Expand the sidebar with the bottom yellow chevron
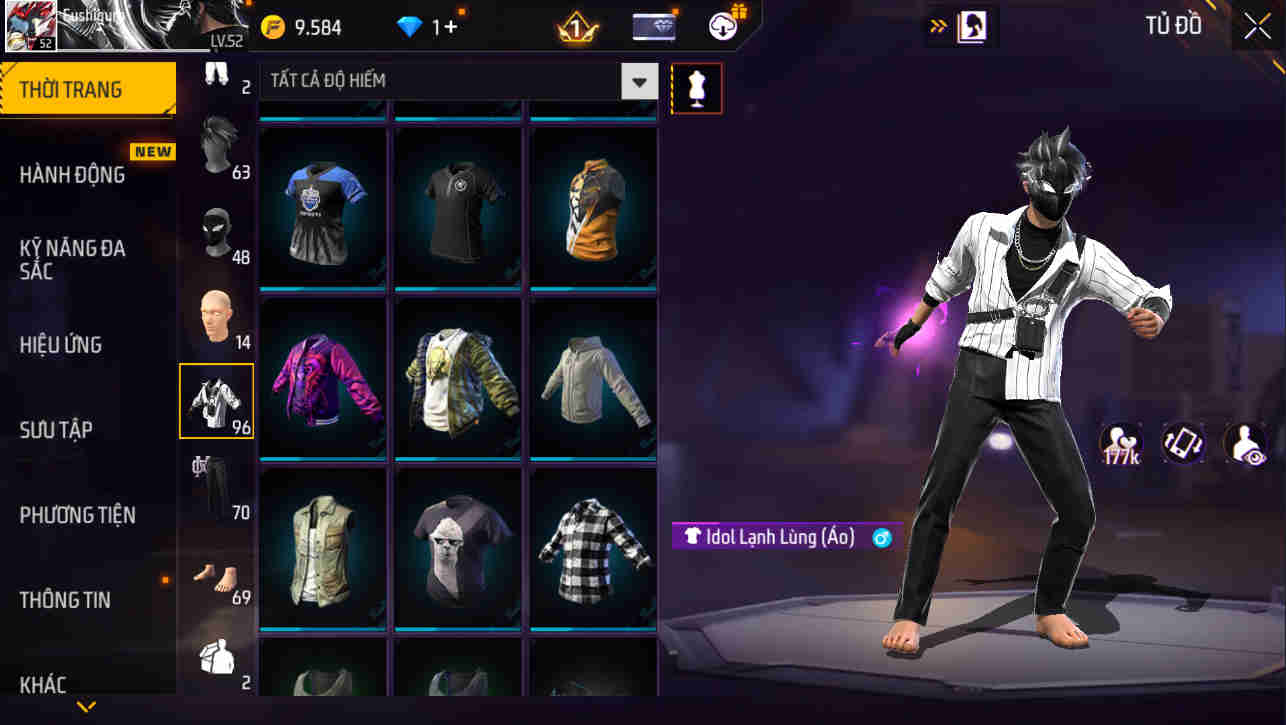The width and height of the screenshot is (1286, 725). point(86,706)
